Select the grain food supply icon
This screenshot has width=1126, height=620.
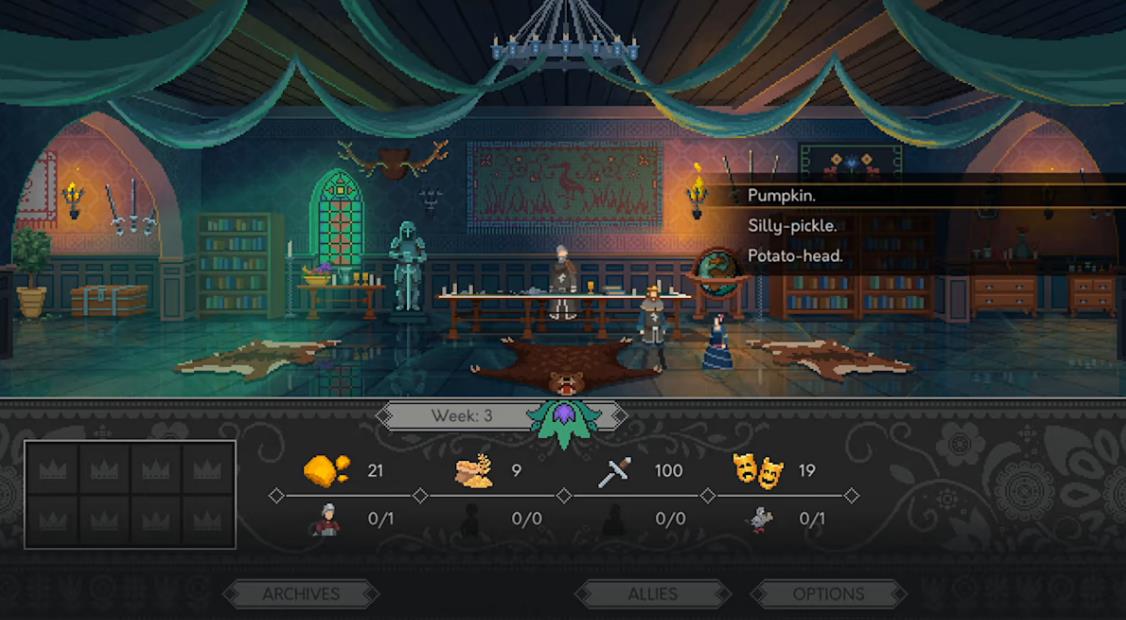[x=473, y=470]
